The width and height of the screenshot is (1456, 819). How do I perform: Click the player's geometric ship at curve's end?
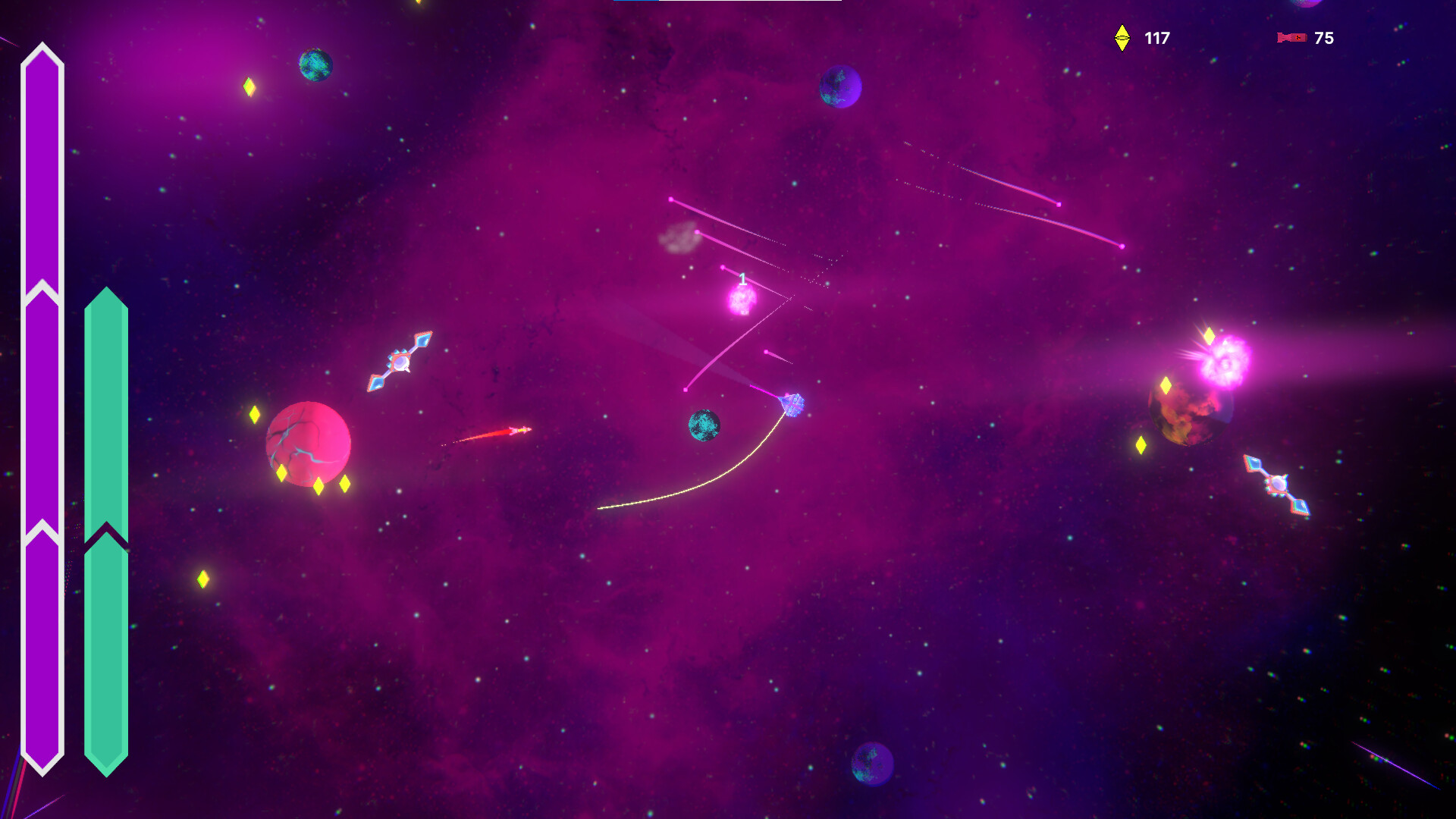791,404
